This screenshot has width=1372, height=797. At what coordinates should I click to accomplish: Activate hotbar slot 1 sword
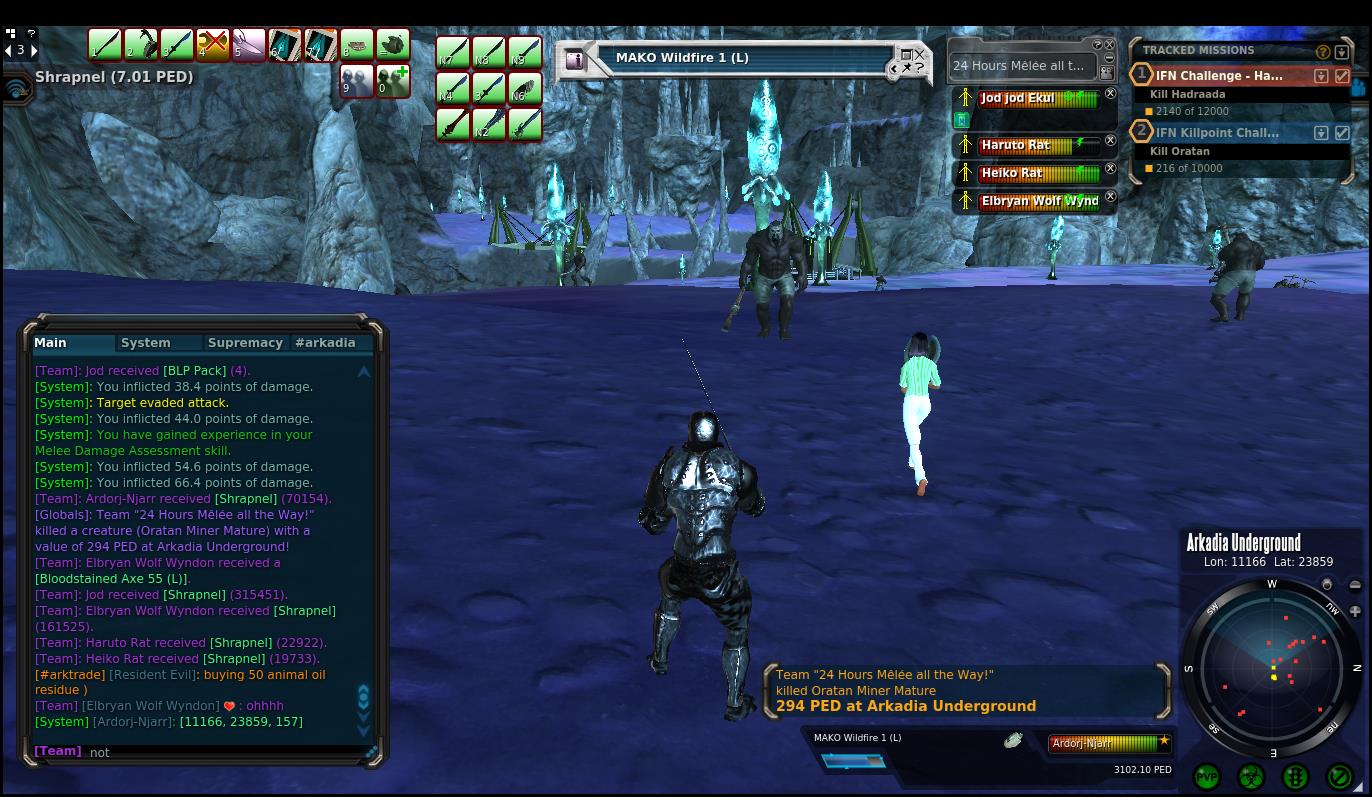click(x=104, y=45)
